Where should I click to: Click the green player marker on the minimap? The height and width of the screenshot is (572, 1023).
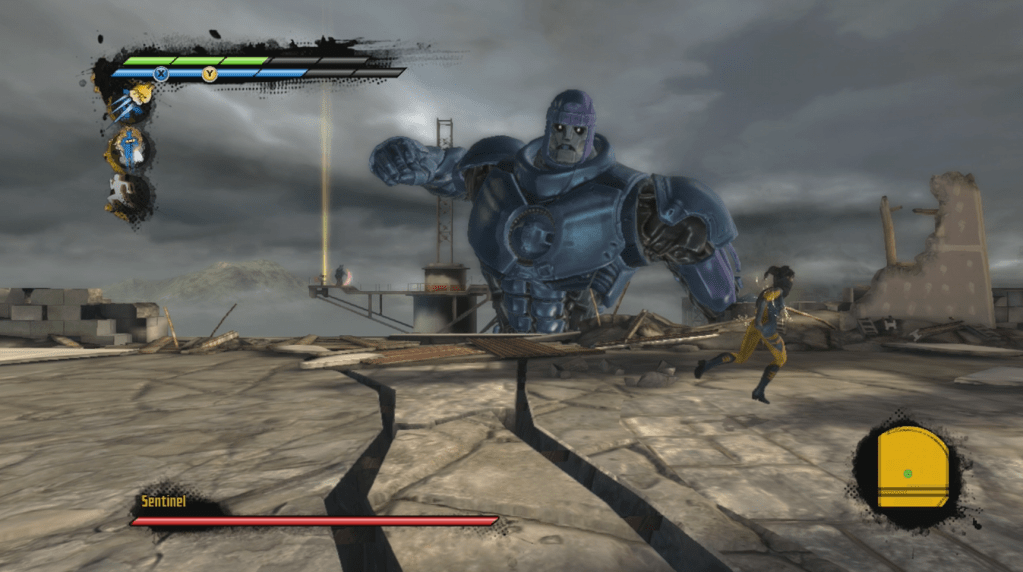tap(907, 473)
